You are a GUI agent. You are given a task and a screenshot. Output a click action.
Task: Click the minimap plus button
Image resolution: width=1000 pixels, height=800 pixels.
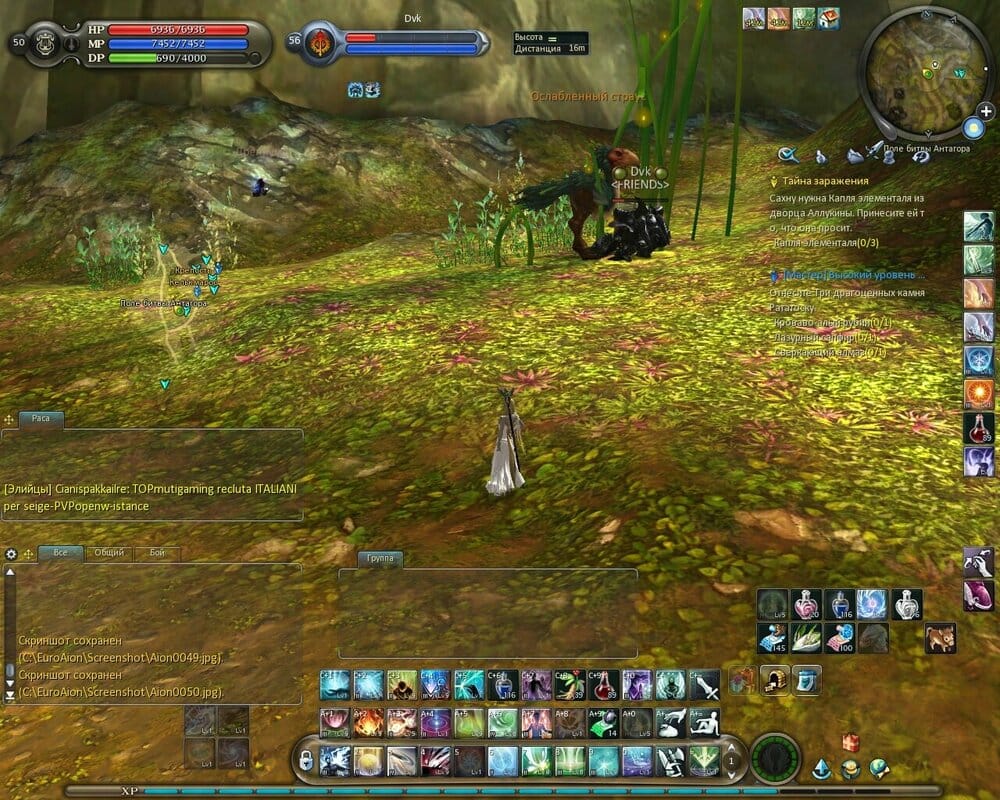pyautogui.click(x=986, y=111)
